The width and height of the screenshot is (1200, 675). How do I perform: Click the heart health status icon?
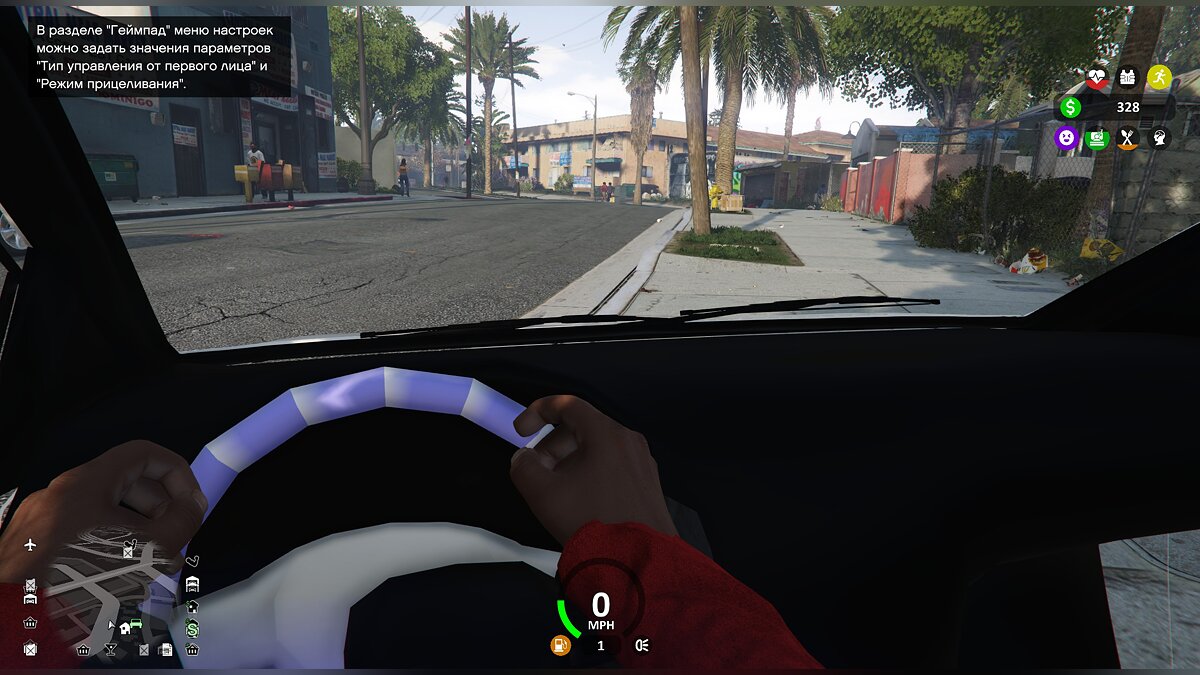pyautogui.click(x=1097, y=77)
